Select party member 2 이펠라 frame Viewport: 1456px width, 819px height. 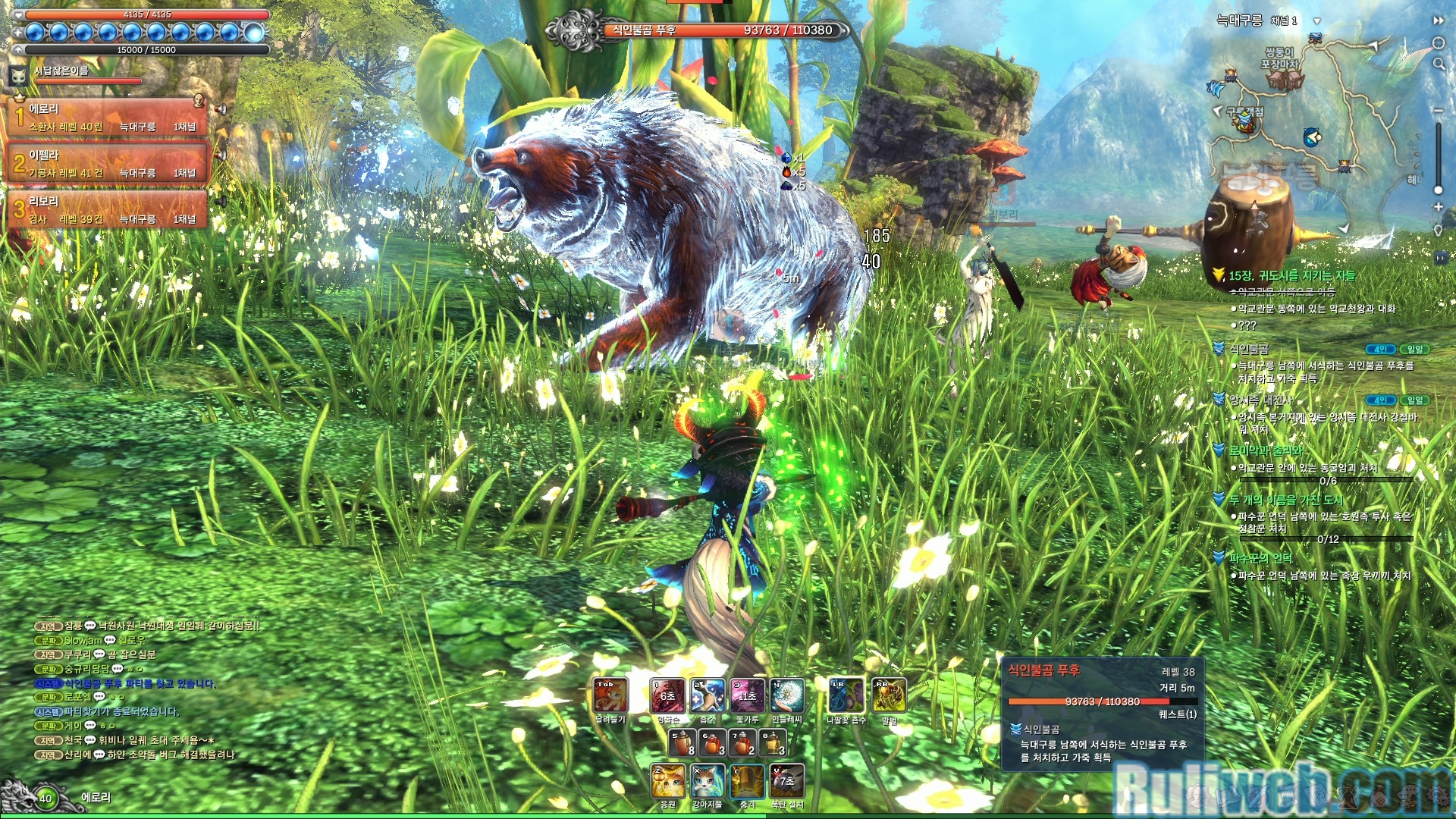point(108,163)
